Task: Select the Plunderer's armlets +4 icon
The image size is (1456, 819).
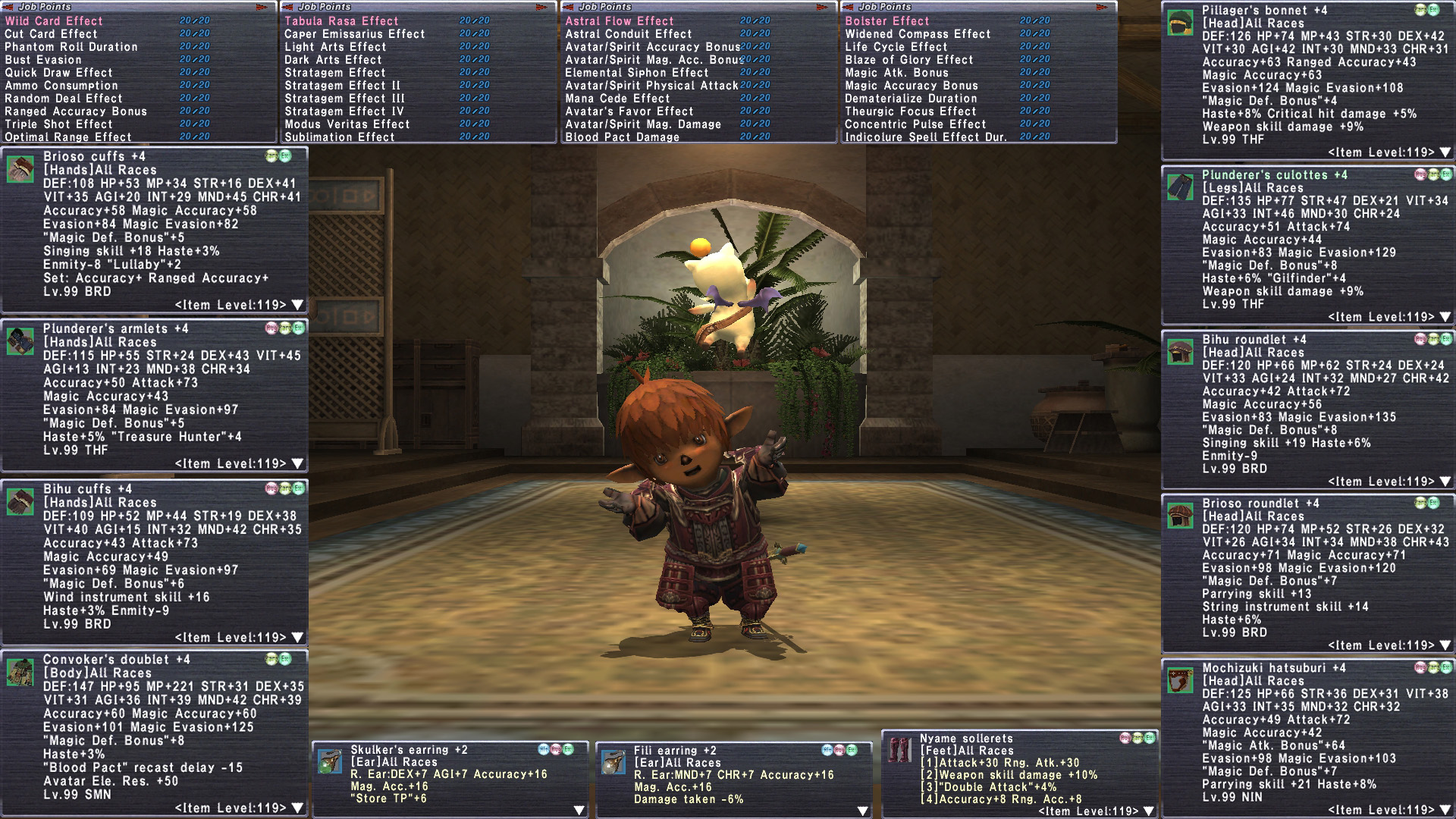Action: pyautogui.click(x=20, y=341)
